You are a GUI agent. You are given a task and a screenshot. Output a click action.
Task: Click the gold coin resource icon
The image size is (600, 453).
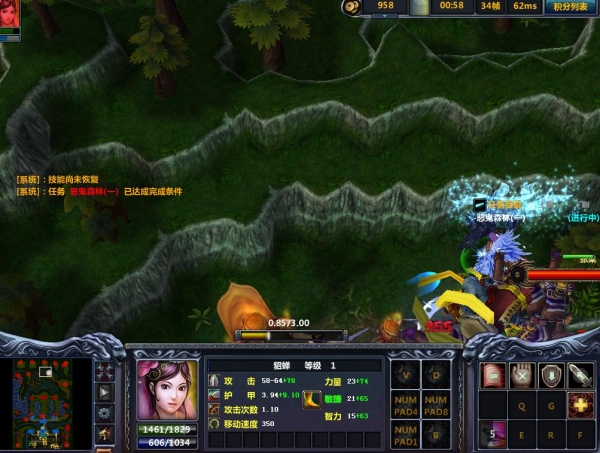pos(351,7)
